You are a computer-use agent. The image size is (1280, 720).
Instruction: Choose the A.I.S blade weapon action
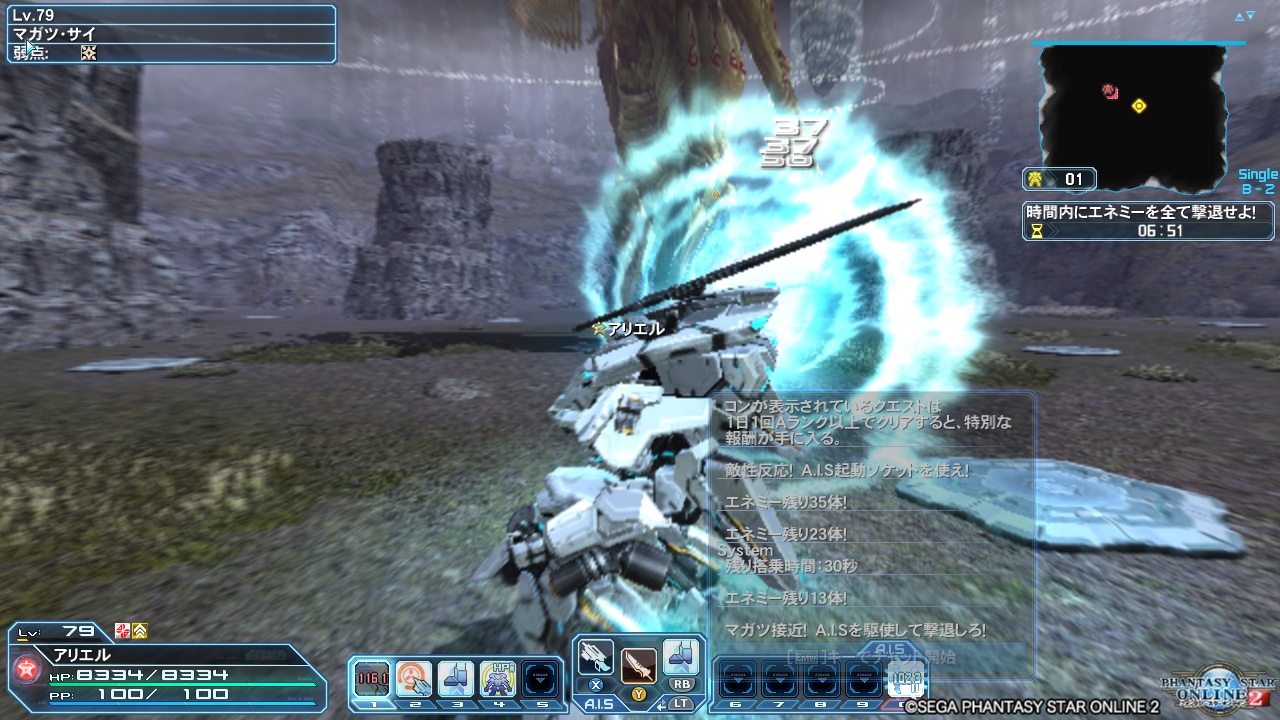click(x=639, y=665)
